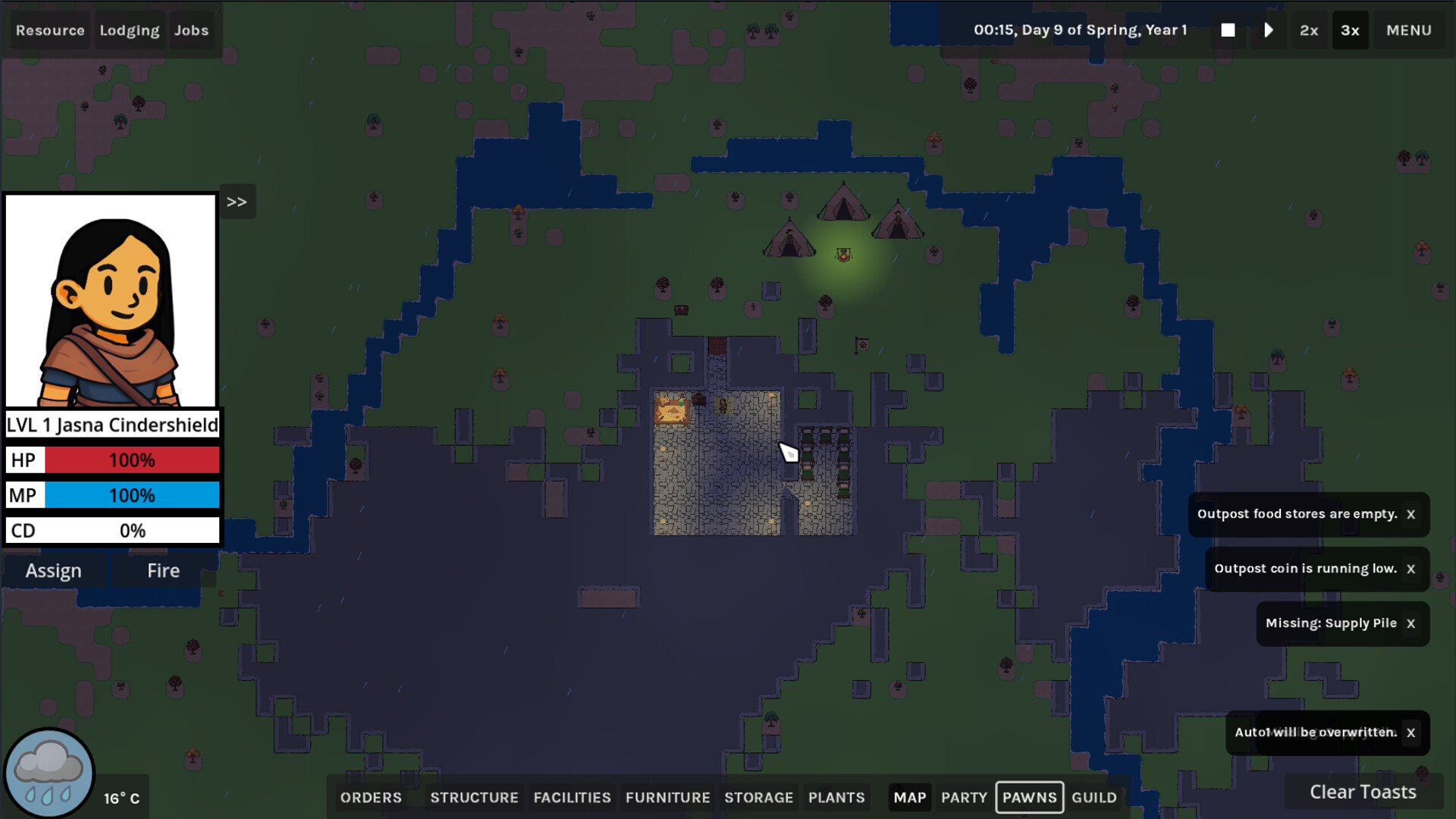Open the STRUCTURE panel
The image size is (1456, 819).
(x=474, y=797)
